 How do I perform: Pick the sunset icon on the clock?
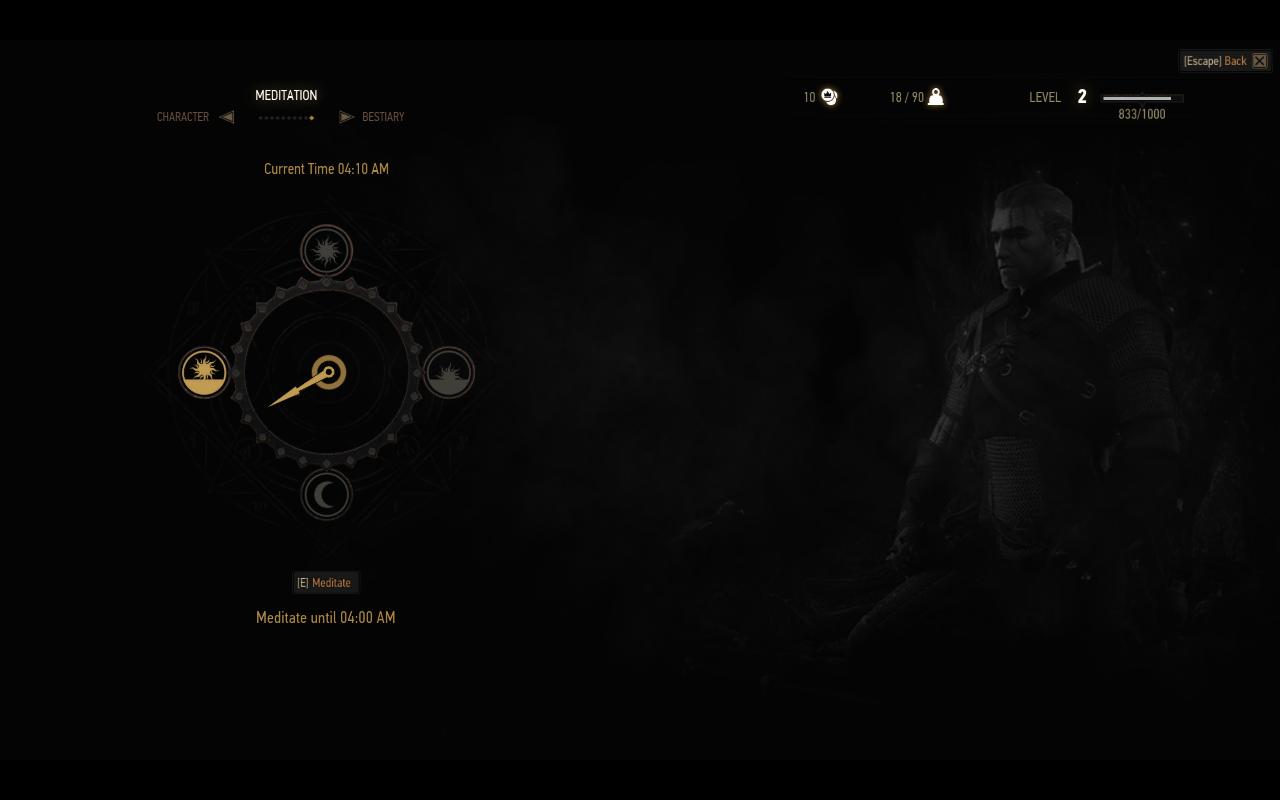pos(449,373)
